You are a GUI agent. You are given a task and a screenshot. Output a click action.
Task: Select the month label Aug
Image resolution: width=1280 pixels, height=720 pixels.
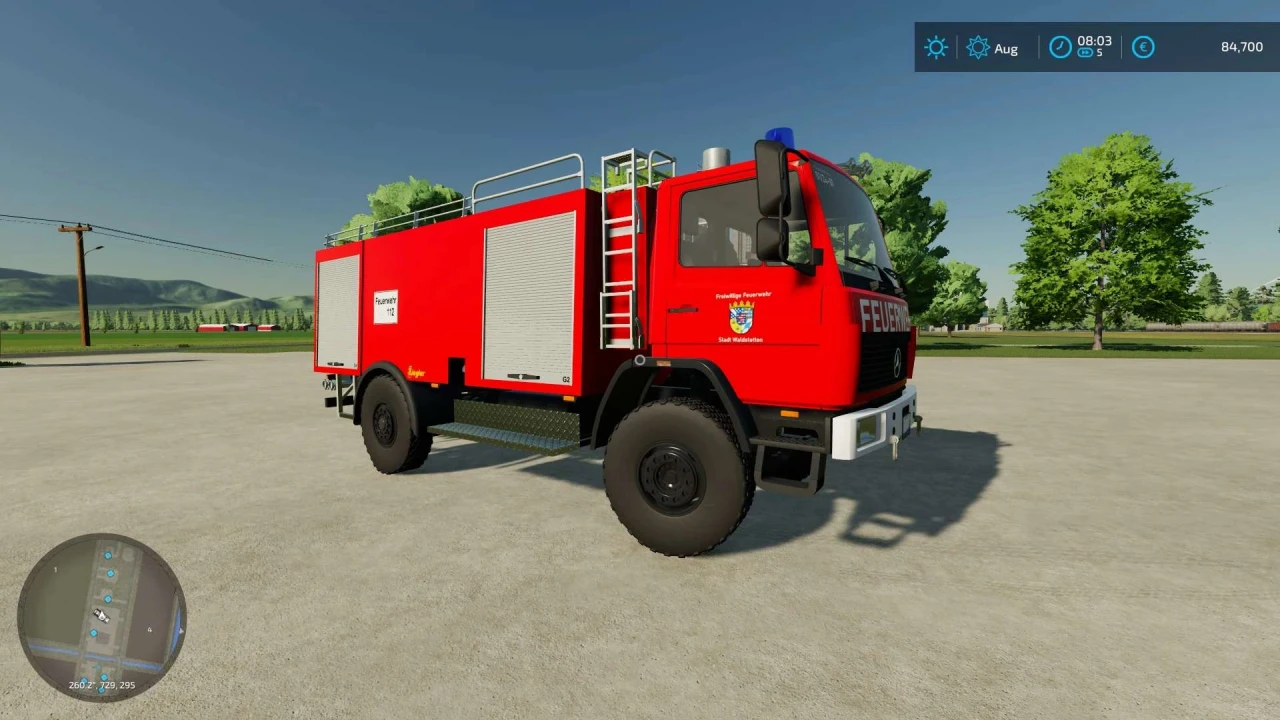coord(1006,48)
